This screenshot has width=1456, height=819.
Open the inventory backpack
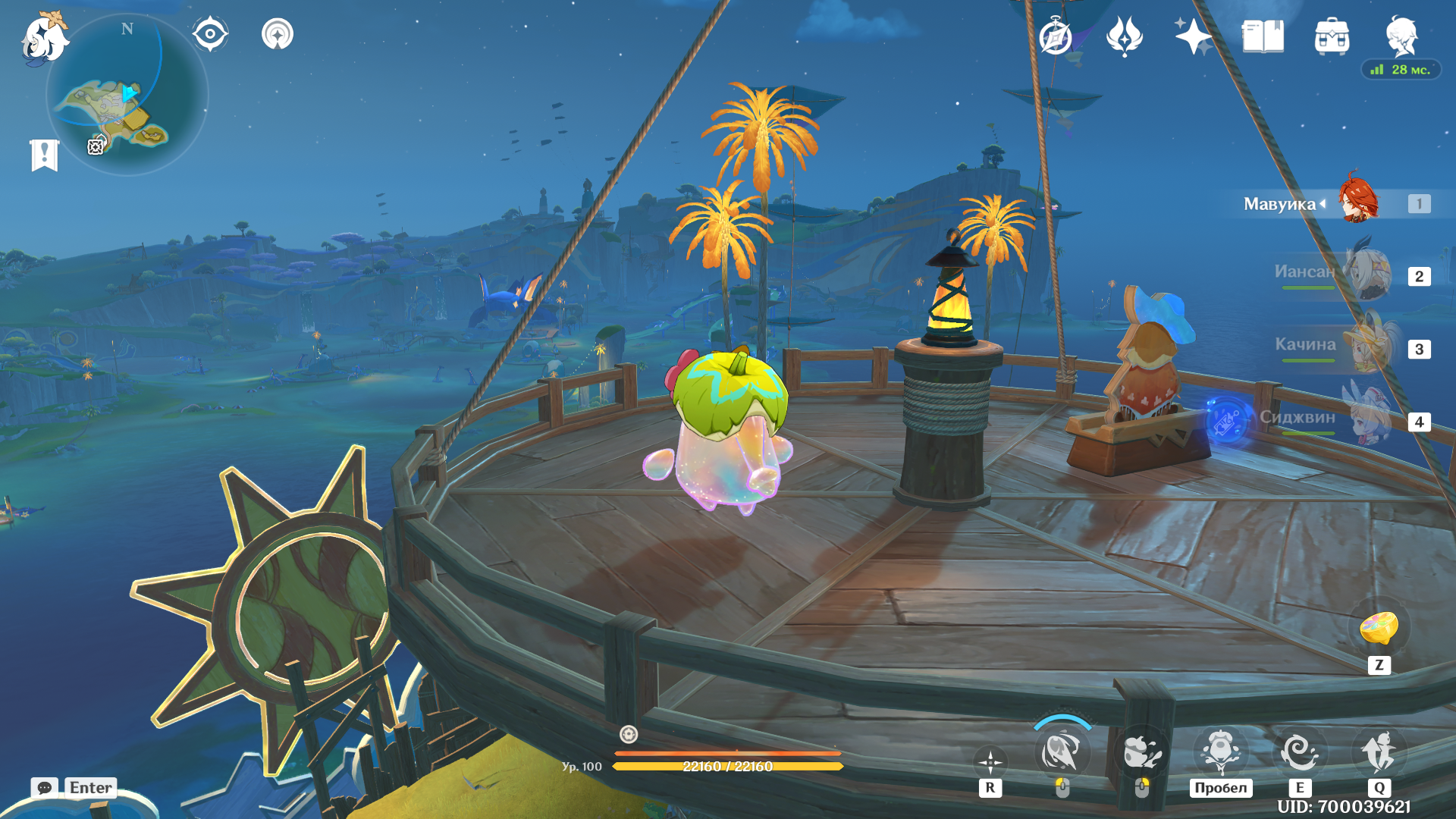[x=1332, y=36]
